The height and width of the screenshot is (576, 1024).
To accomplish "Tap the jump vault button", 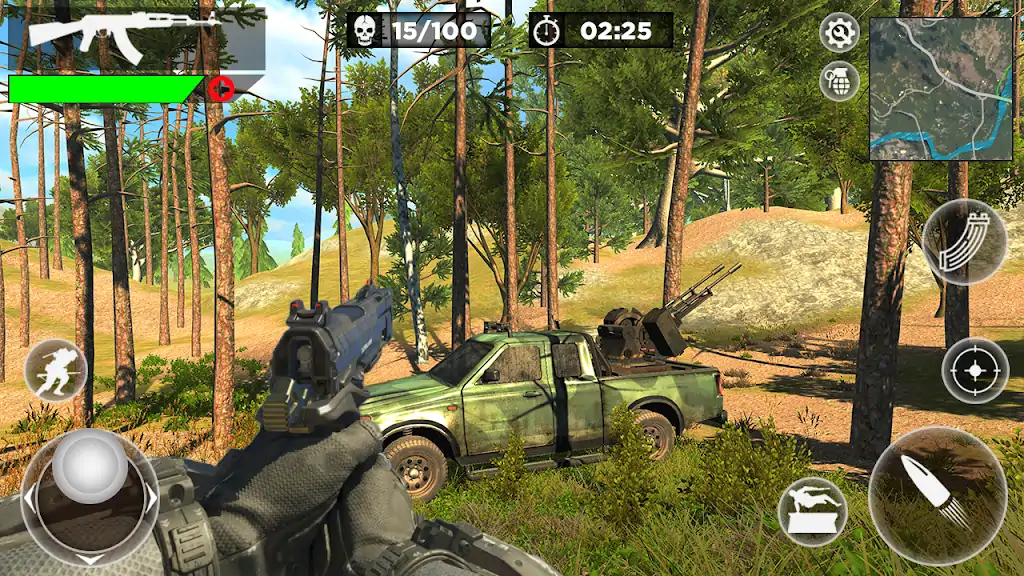I will click(813, 511).
